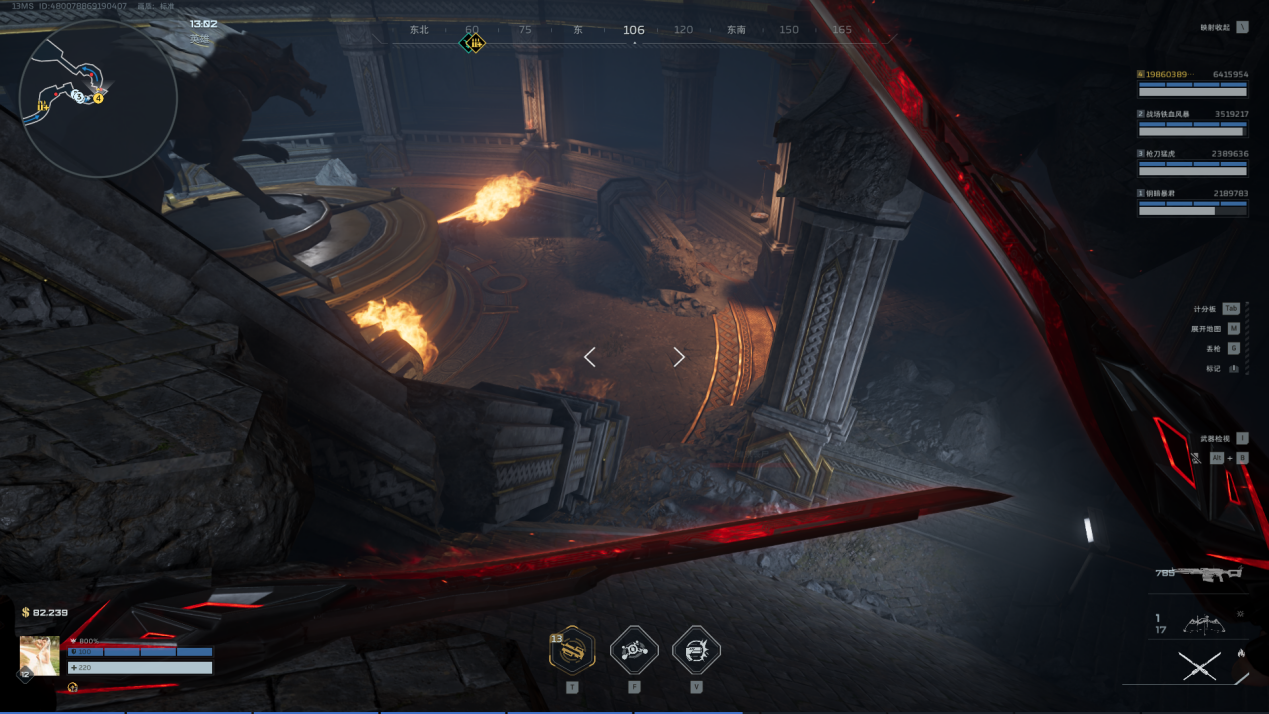
Task: Open the circular minimap
Action: [97, 98]
